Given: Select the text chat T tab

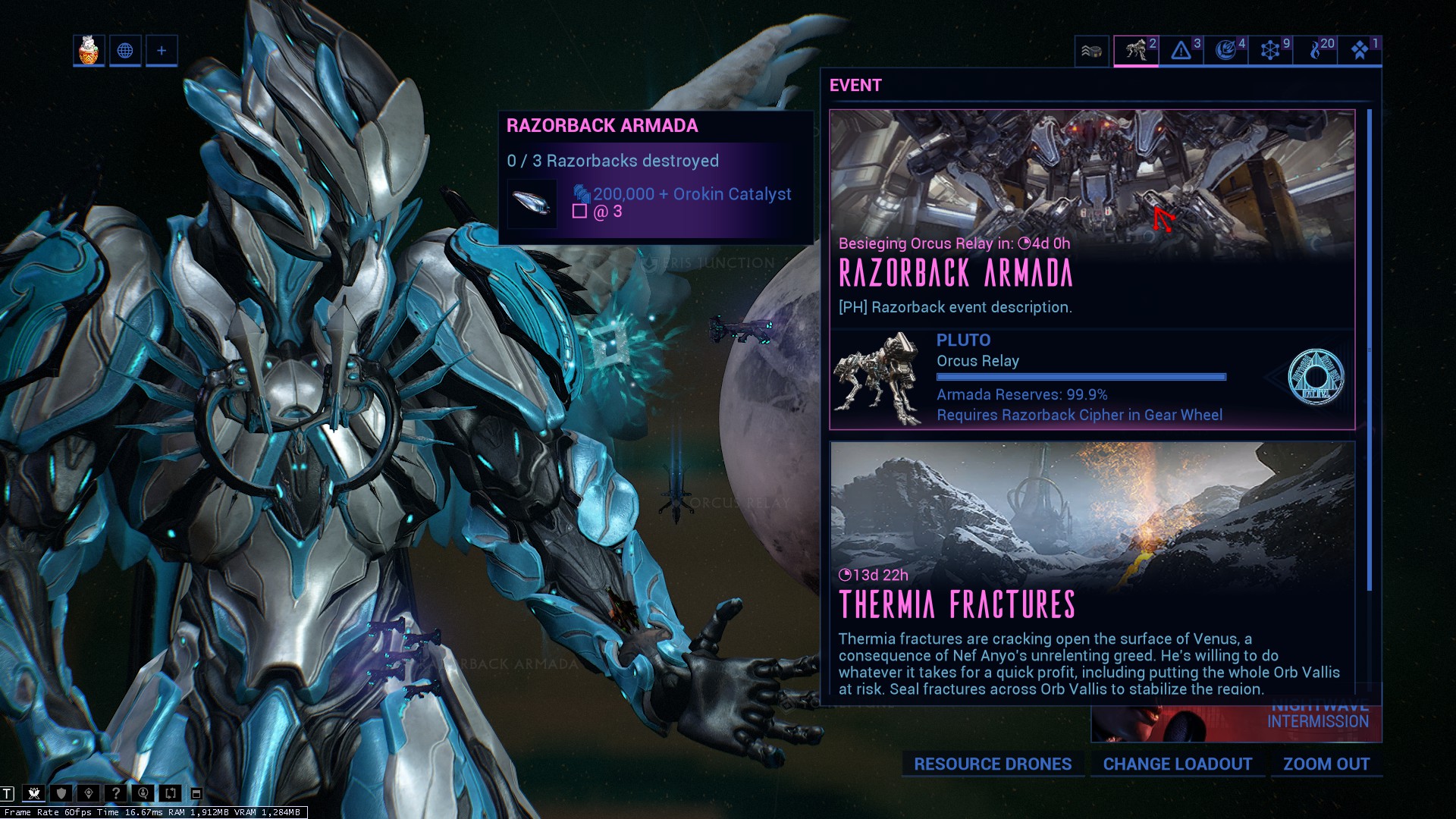Looking at the screenshot, I should pos(7,794).
